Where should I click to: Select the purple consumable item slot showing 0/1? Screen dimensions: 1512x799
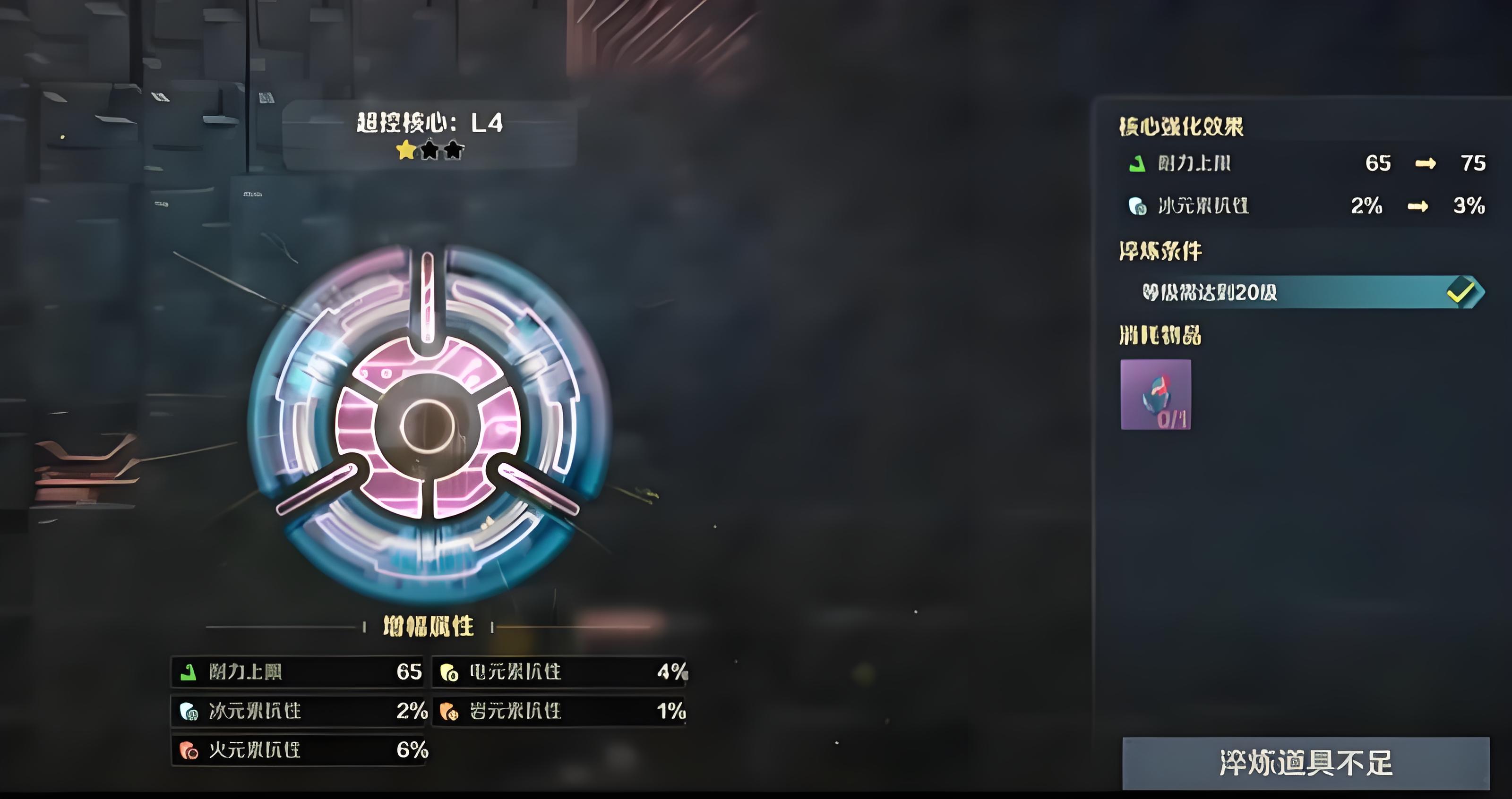click(1155, 394)
